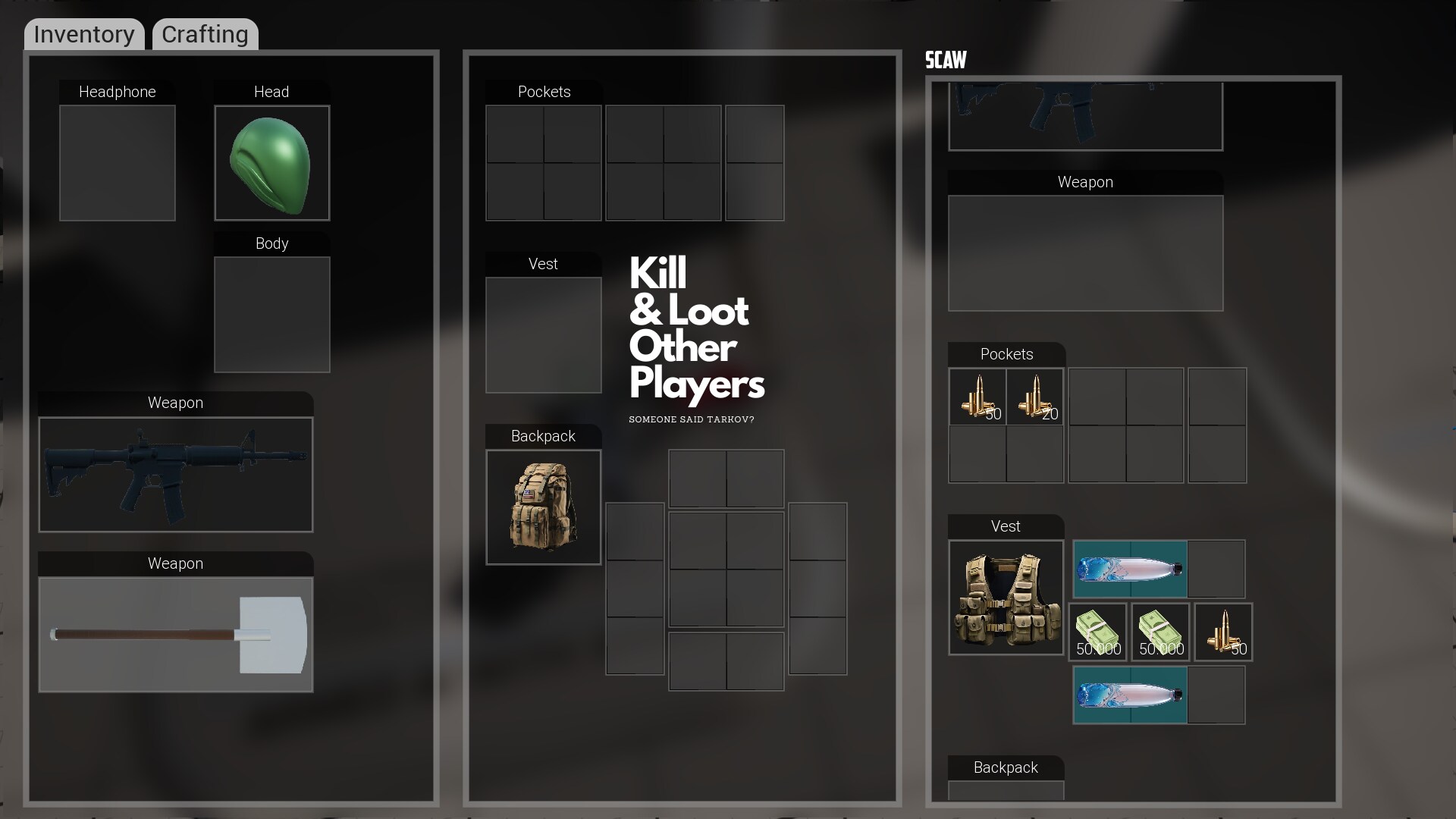Take the bottom water bottle from the vest
The width and height of the screenshot is (1456, 819).
tap(1130, 694)
